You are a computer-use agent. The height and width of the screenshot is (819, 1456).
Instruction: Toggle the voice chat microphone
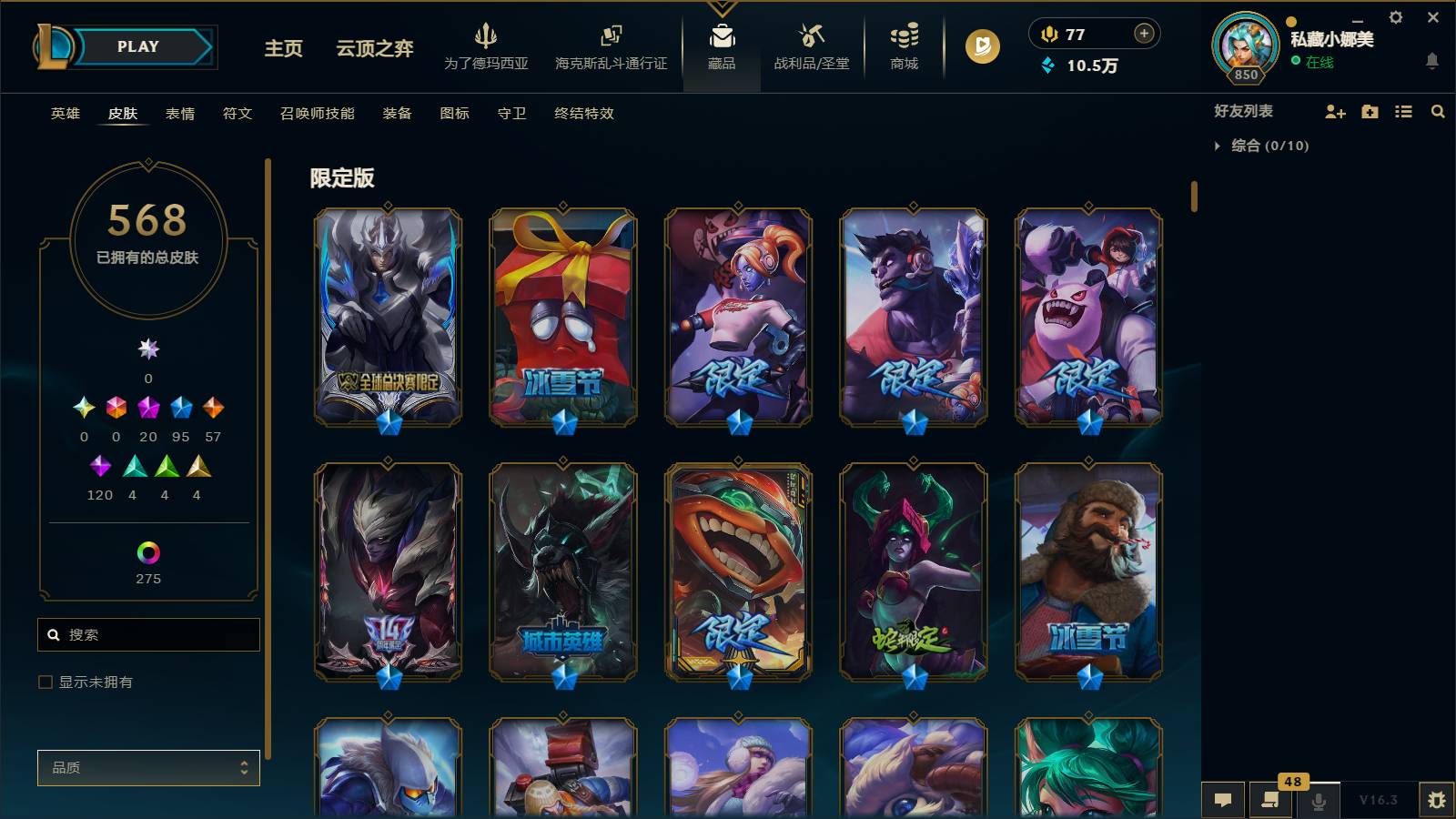[x=1319, y=801]
